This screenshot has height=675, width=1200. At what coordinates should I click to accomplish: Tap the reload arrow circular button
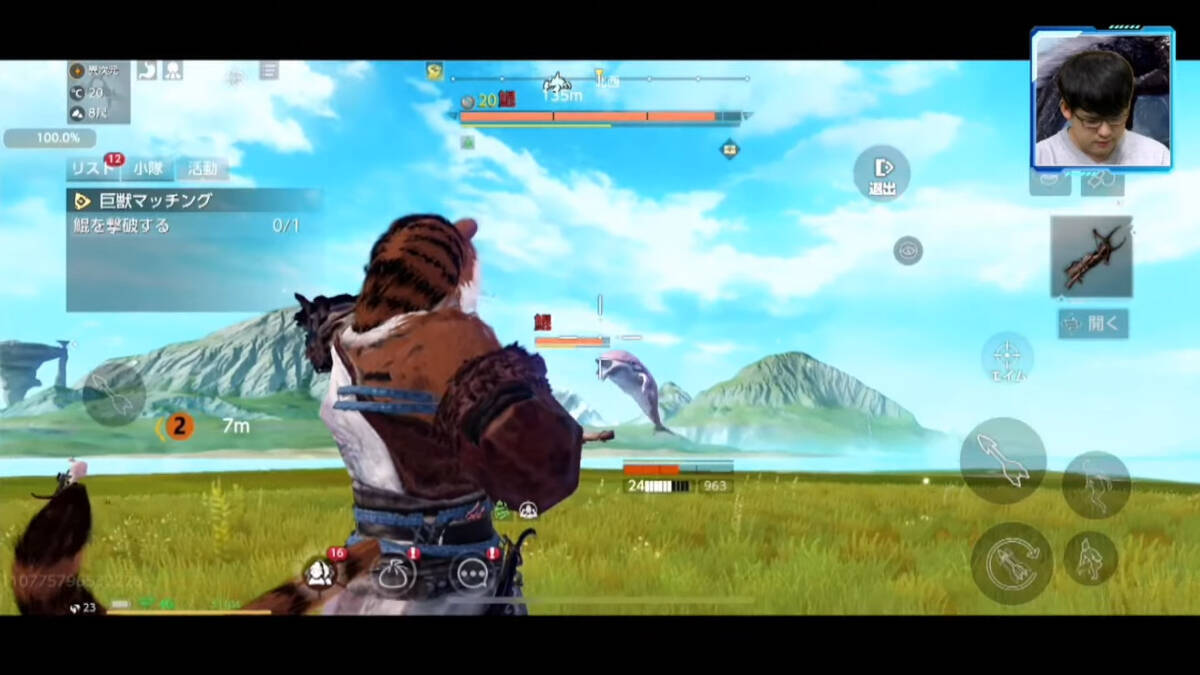click(1011, 563)
